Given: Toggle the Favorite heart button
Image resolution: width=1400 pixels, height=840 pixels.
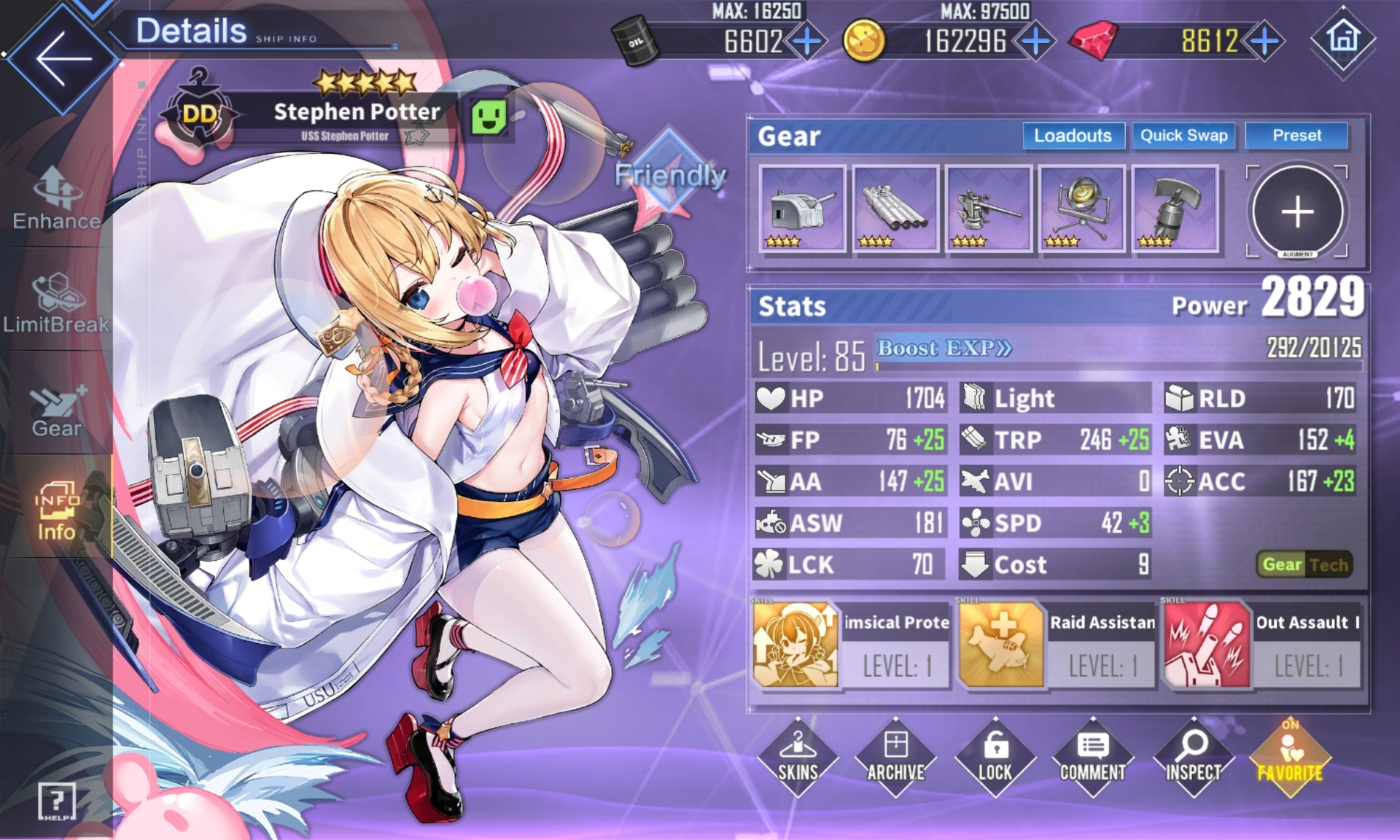Looking at the screenshot, I should click(1290, 757).
